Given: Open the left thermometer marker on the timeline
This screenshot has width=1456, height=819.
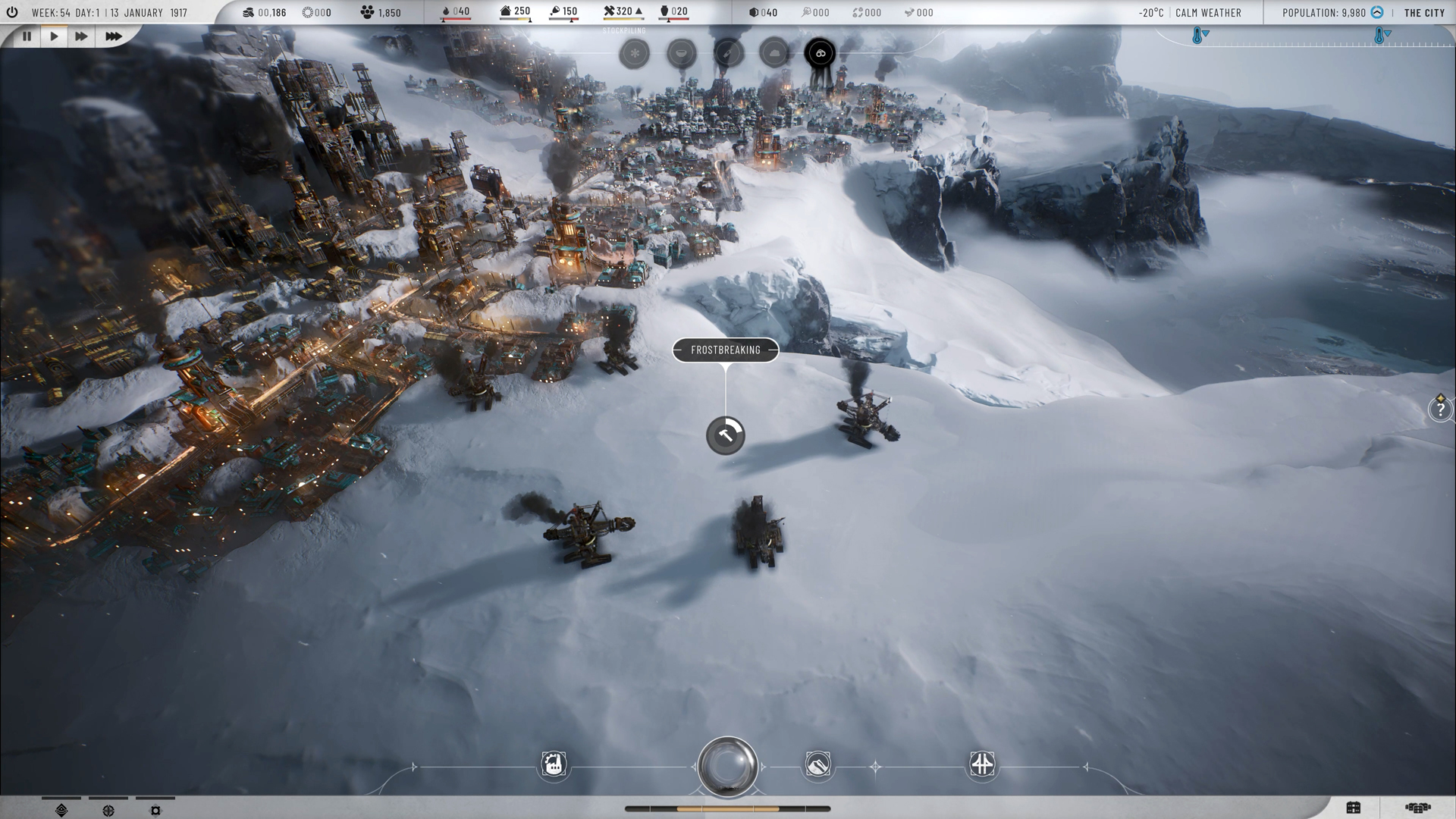Looking at the screenshot, I should pos(1197,35).
